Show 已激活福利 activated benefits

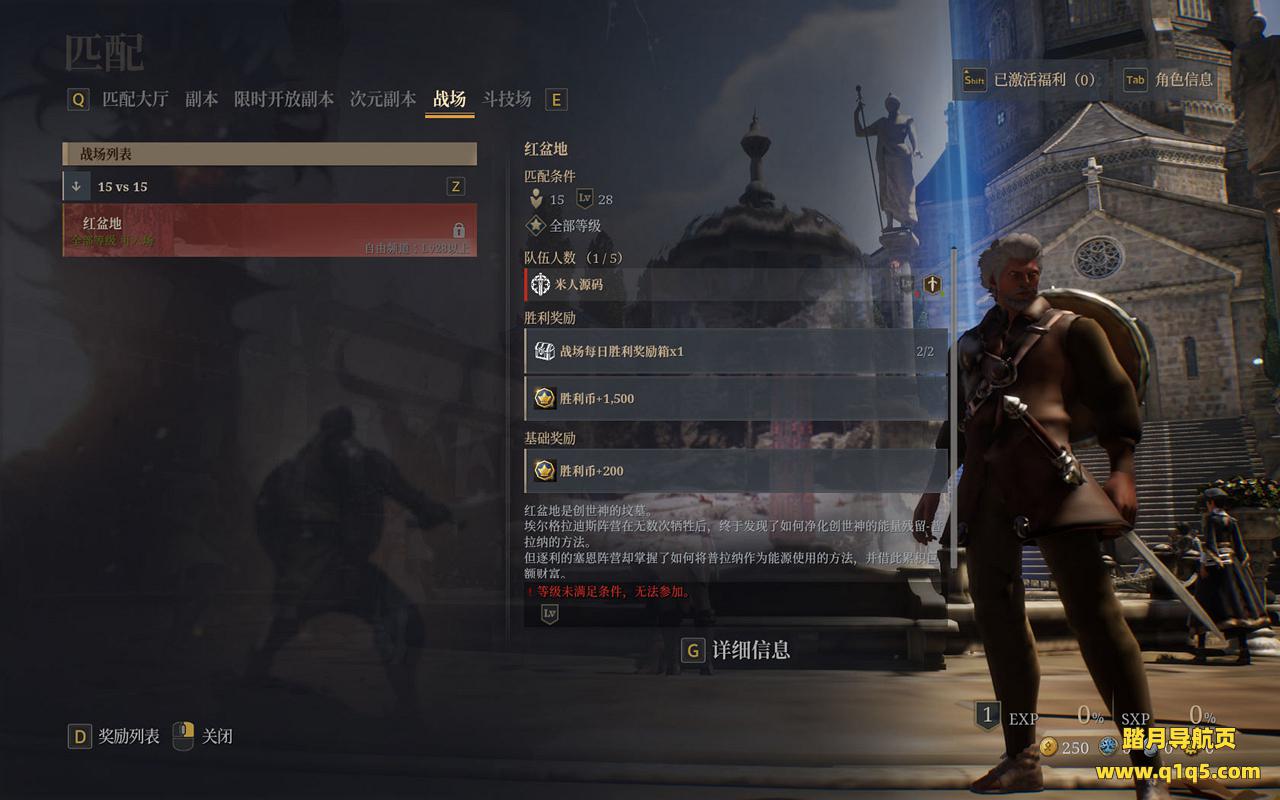pos(1030,80)
